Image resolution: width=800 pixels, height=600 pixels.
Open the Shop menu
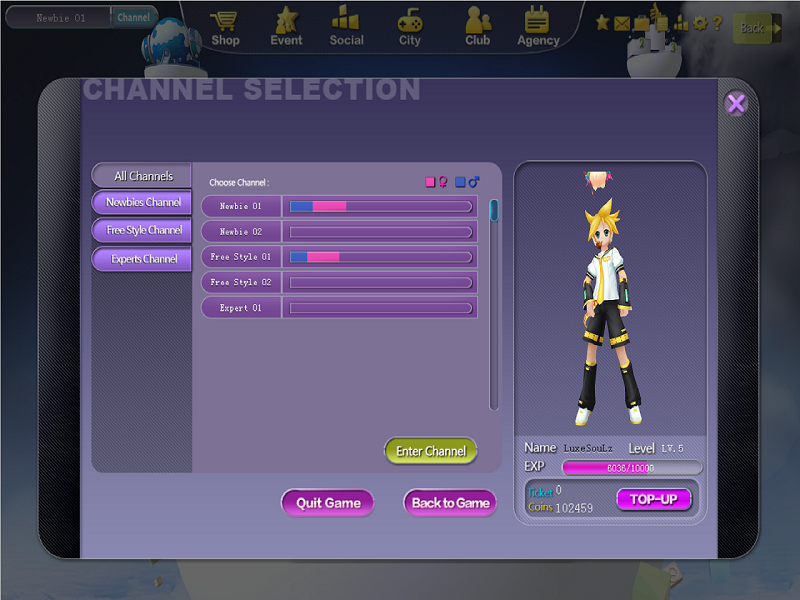(x=225, y=27)
